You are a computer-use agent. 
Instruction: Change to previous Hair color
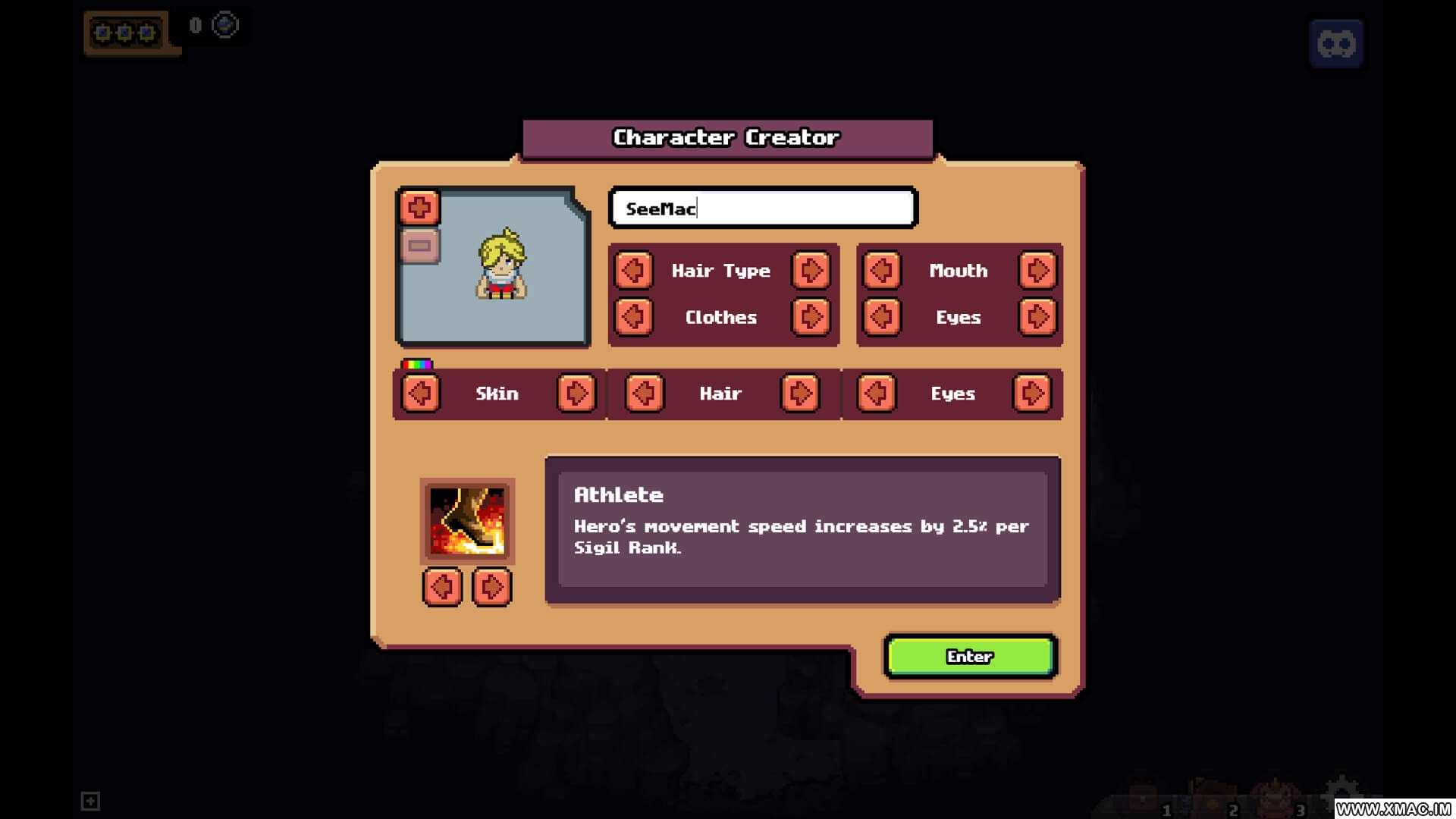pos(645,393)
